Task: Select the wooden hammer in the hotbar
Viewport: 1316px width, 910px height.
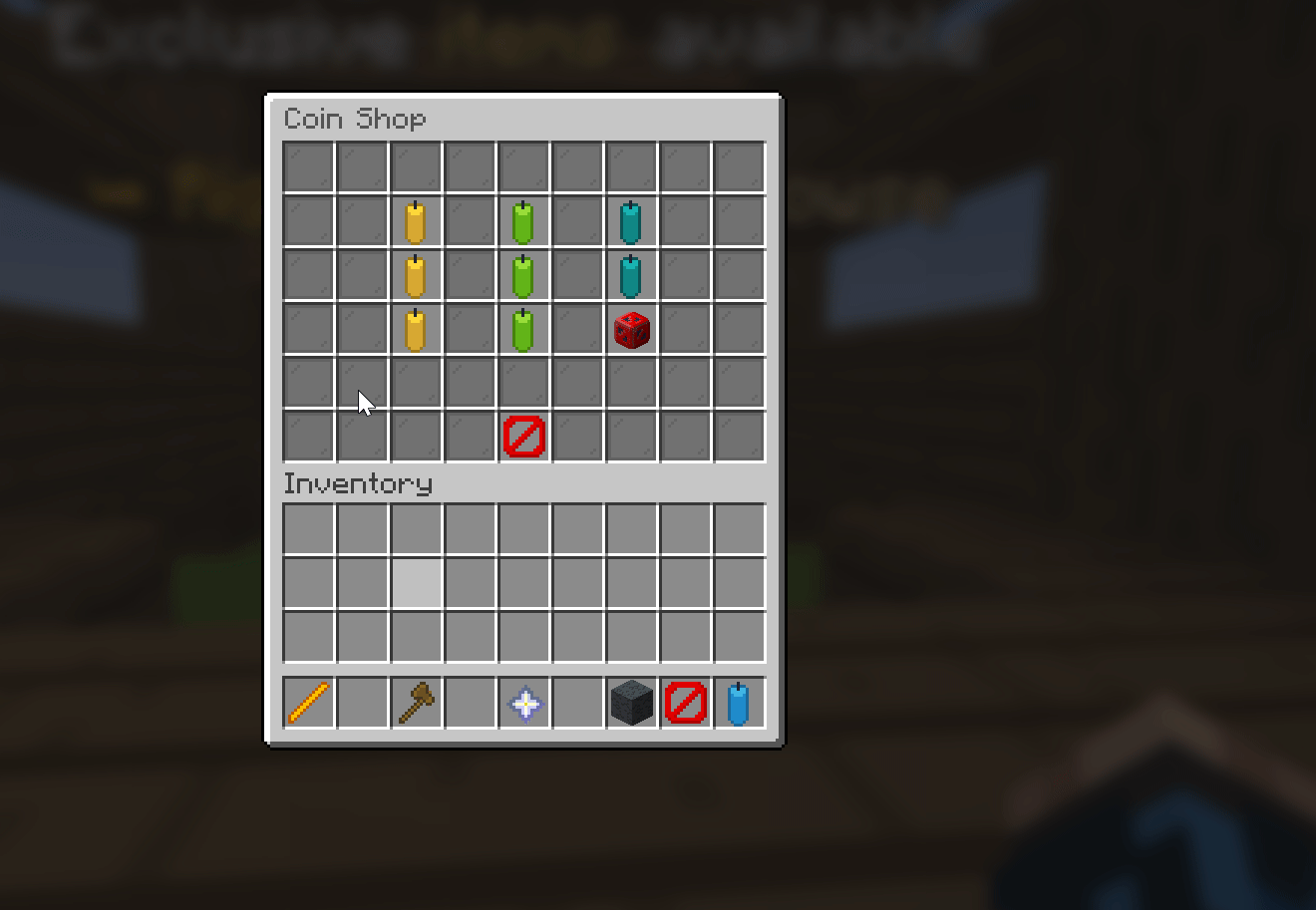Action: (x=416, y=702)
